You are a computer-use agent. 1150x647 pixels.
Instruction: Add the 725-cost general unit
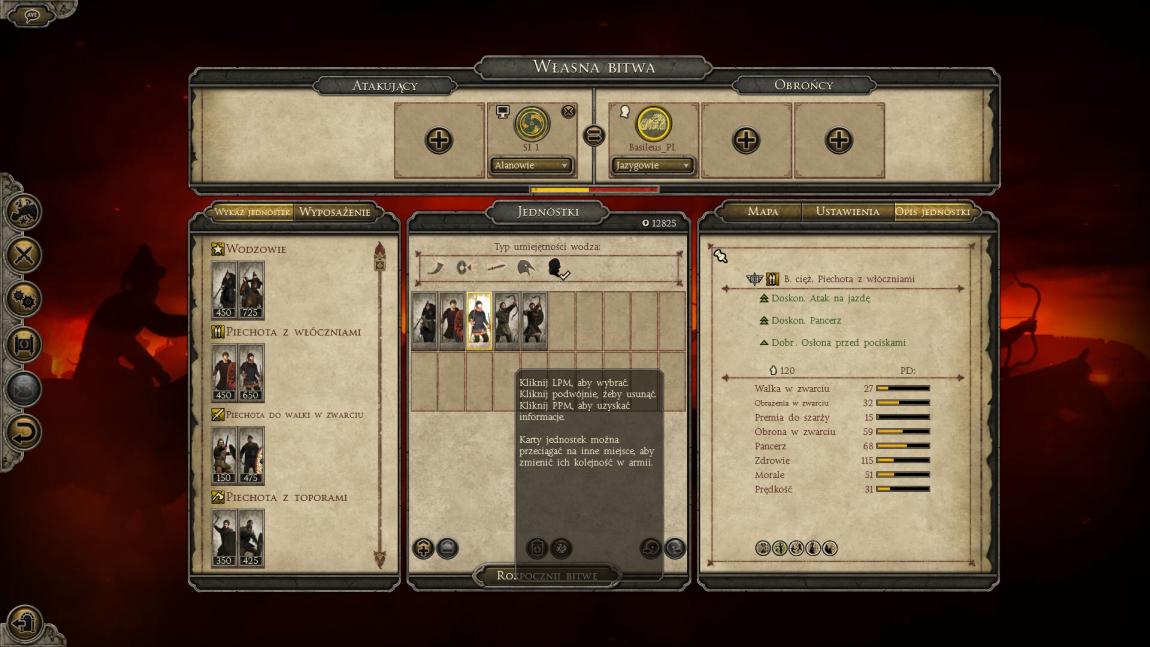point(251,290)
